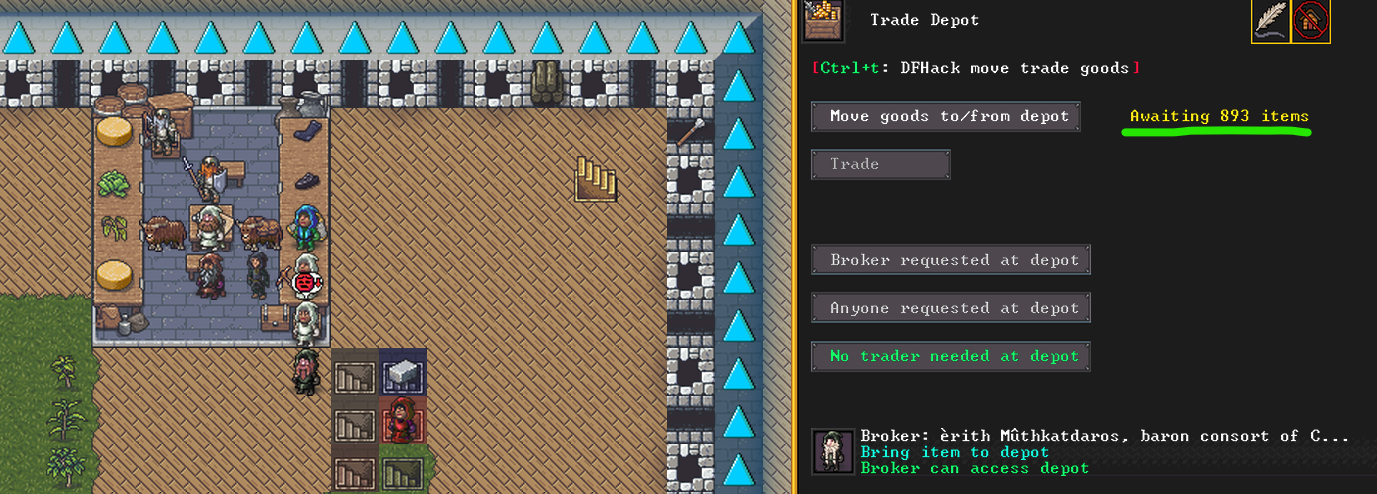This screenshot has height=494, width=1377.
Task: Click the remove building house icon
Action: pos(1311,21)
